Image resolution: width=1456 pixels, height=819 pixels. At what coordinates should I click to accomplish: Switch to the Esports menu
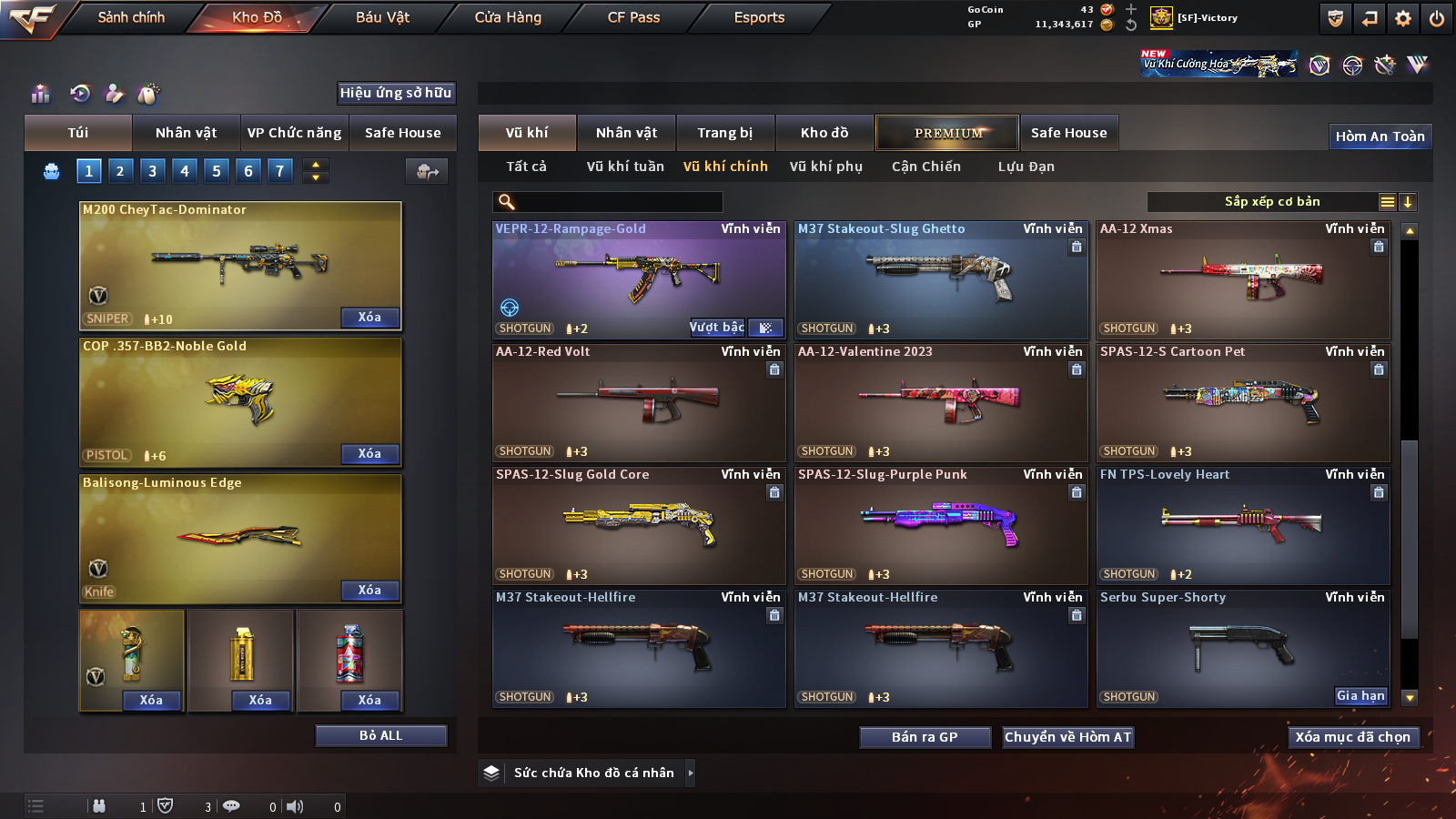click(x=759, y=17)
